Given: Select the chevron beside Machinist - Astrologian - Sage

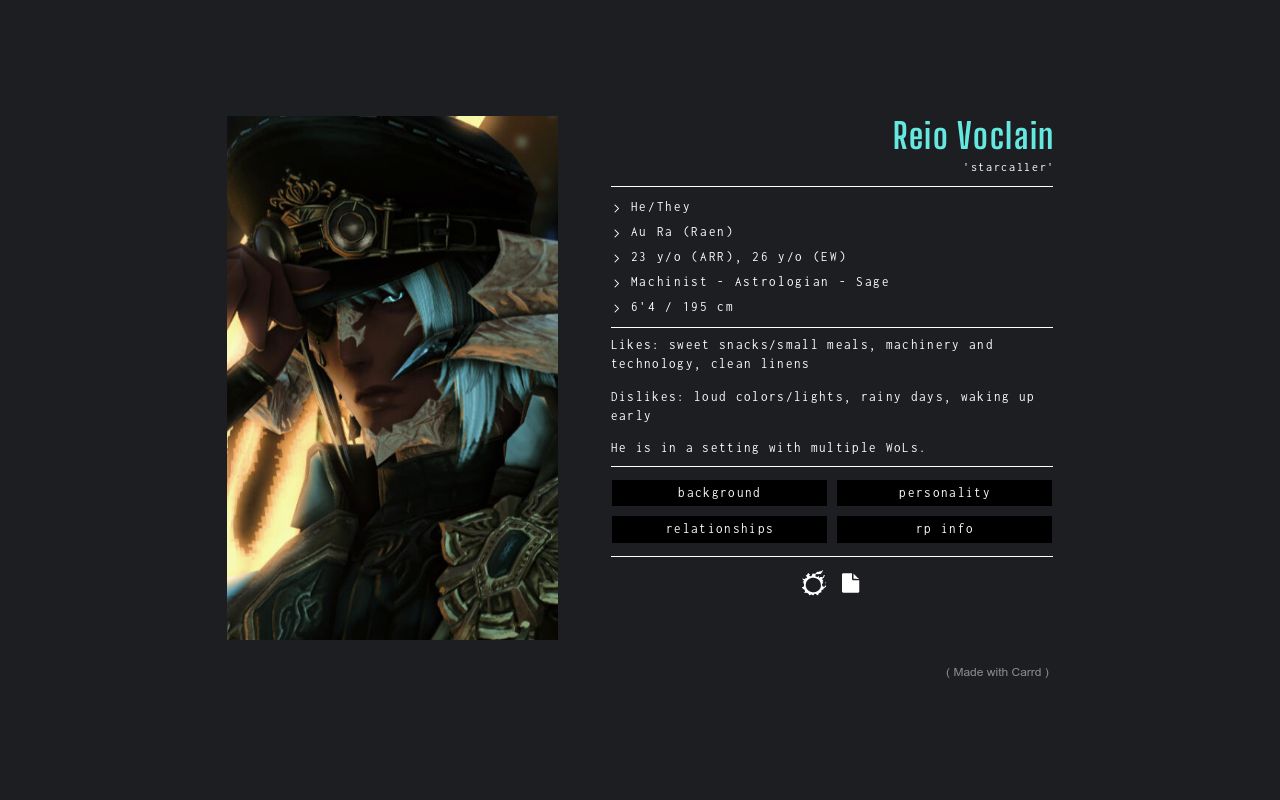Looking at the screenshot, I should (615, 282).
